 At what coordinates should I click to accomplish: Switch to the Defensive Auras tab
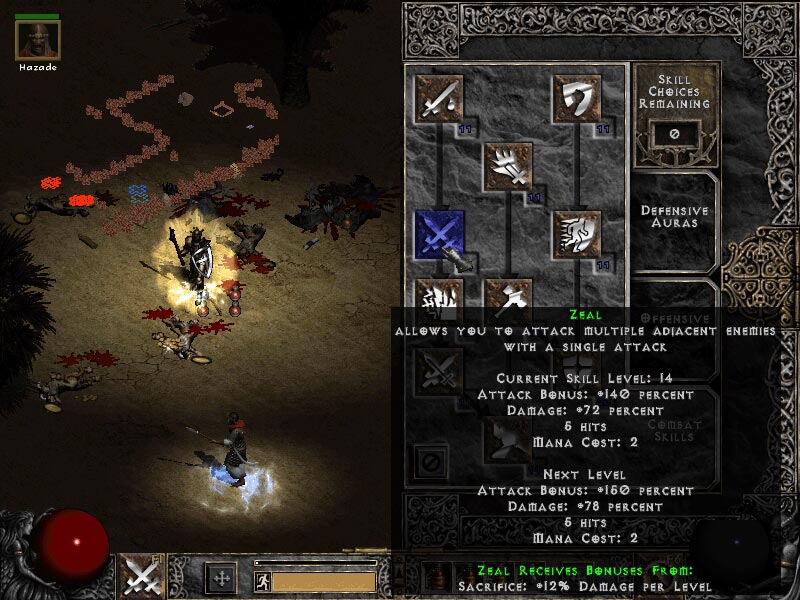pyautogui.click(x=675, y=218)
